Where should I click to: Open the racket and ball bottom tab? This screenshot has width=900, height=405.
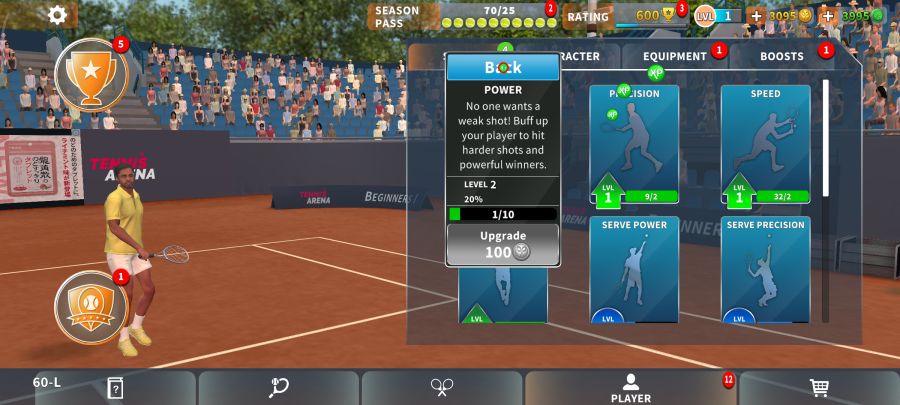(279, 388)
